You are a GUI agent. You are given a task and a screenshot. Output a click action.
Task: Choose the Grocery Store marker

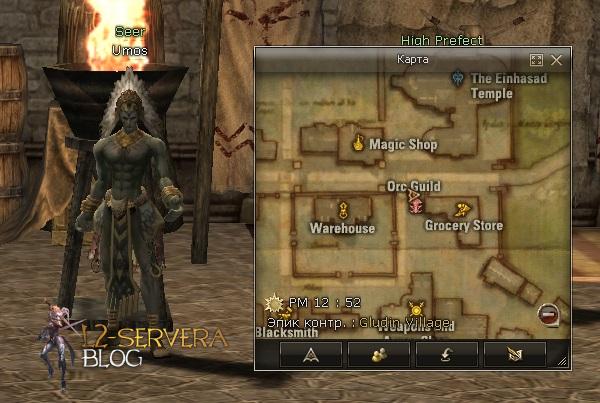[461, 209]
